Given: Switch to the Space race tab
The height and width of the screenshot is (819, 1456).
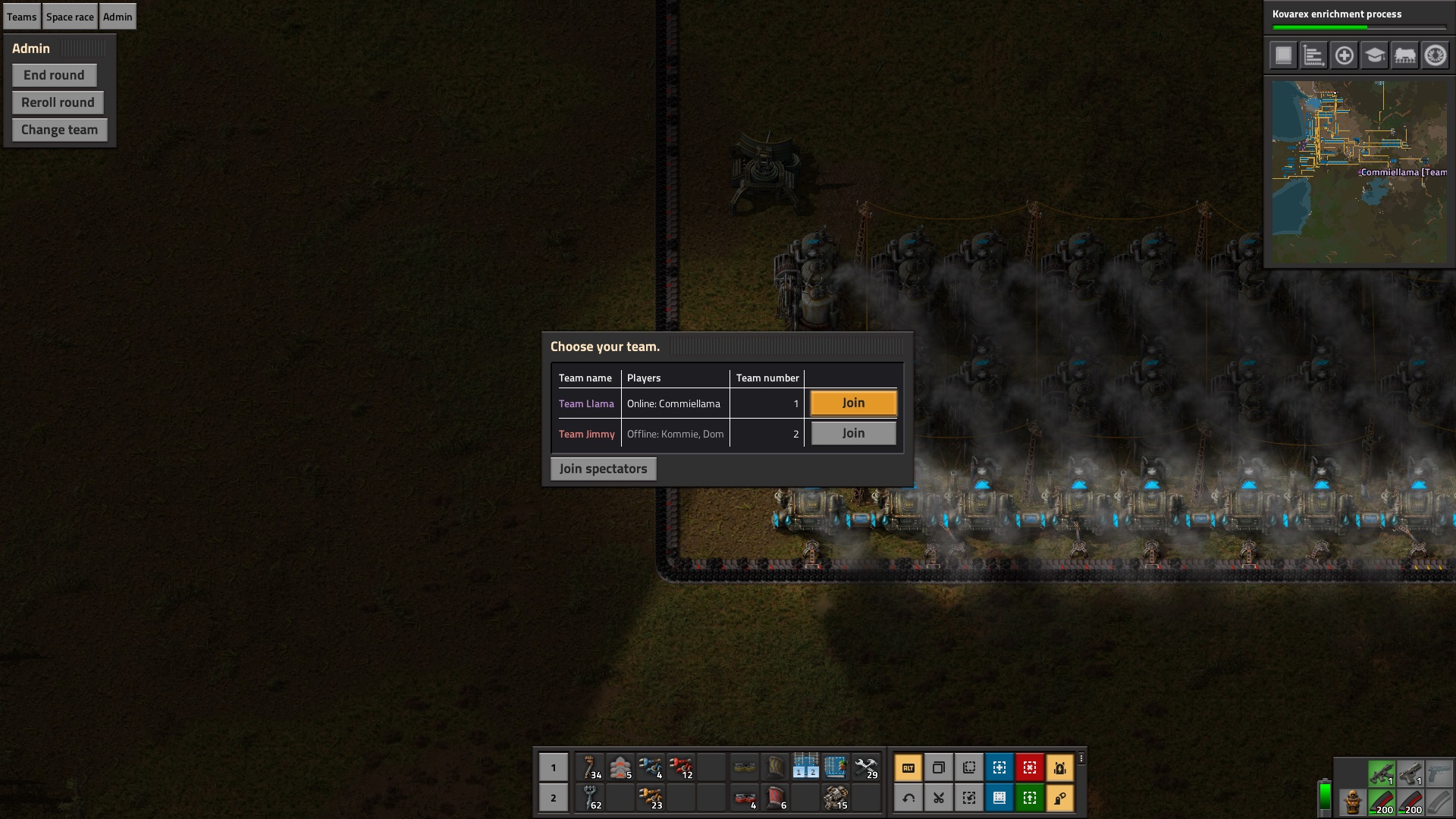Looking at the screenshot, I should coord(70,17).
